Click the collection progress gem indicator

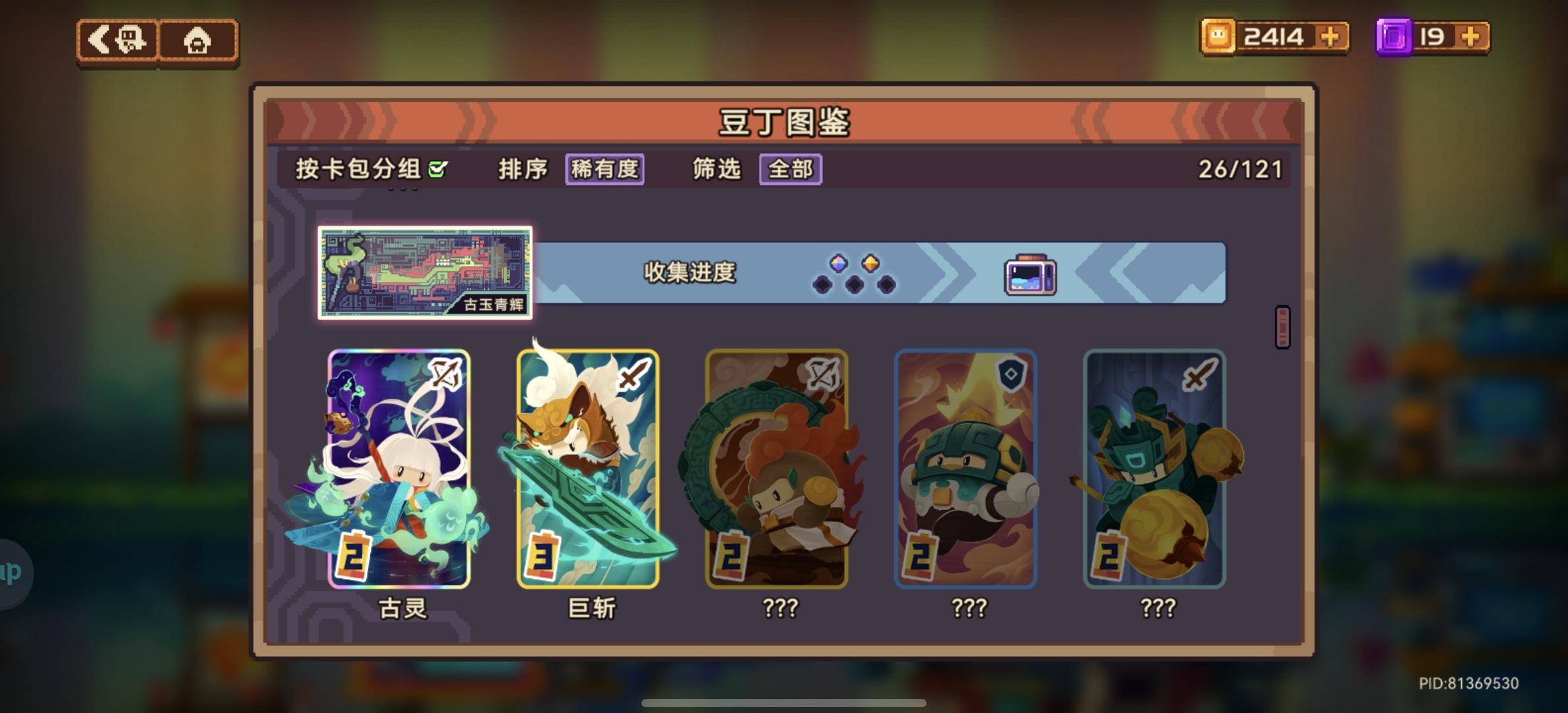[x=855, y=277]
